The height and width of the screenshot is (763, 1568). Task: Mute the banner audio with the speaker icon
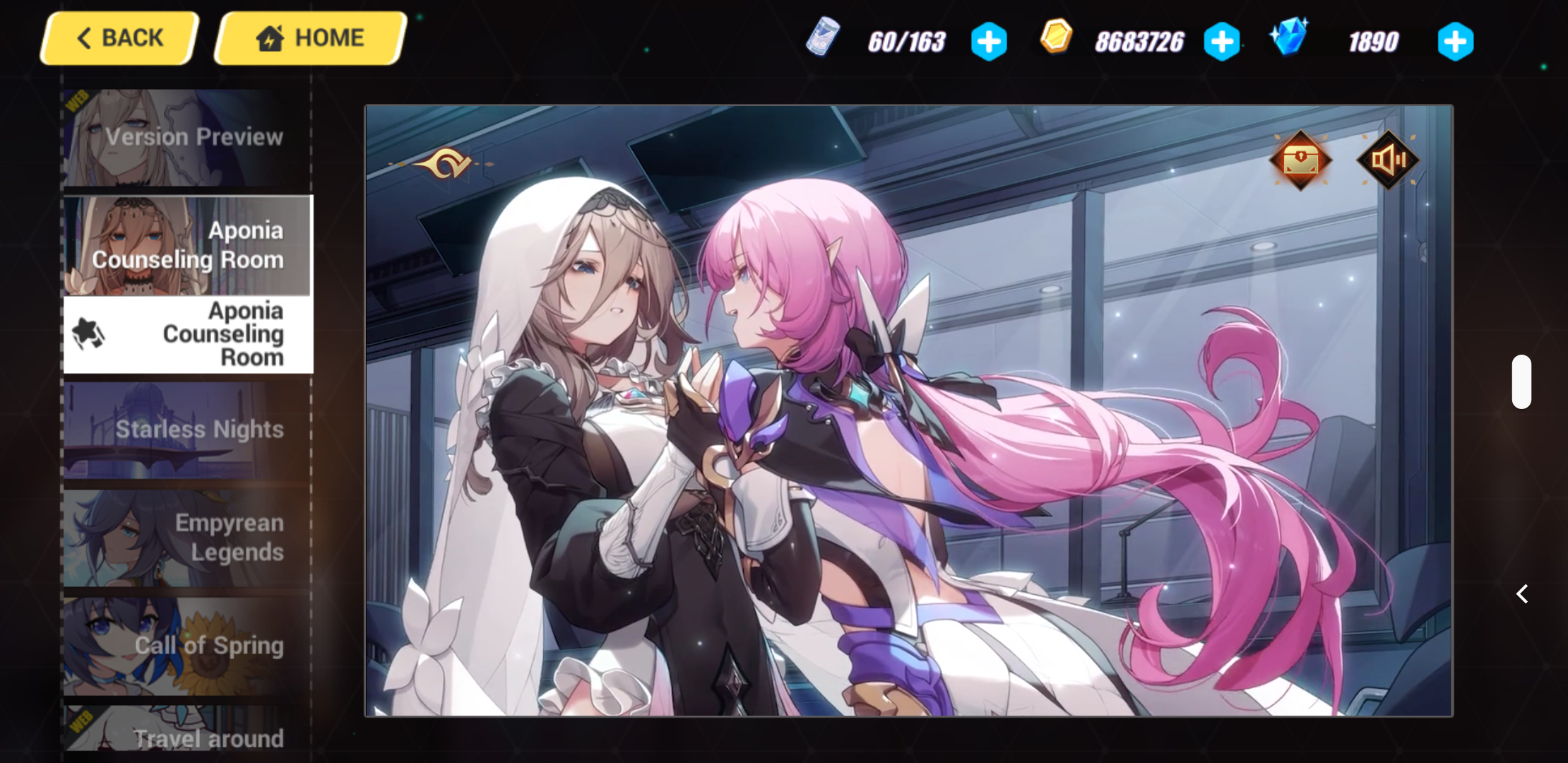coord(1388,160)
